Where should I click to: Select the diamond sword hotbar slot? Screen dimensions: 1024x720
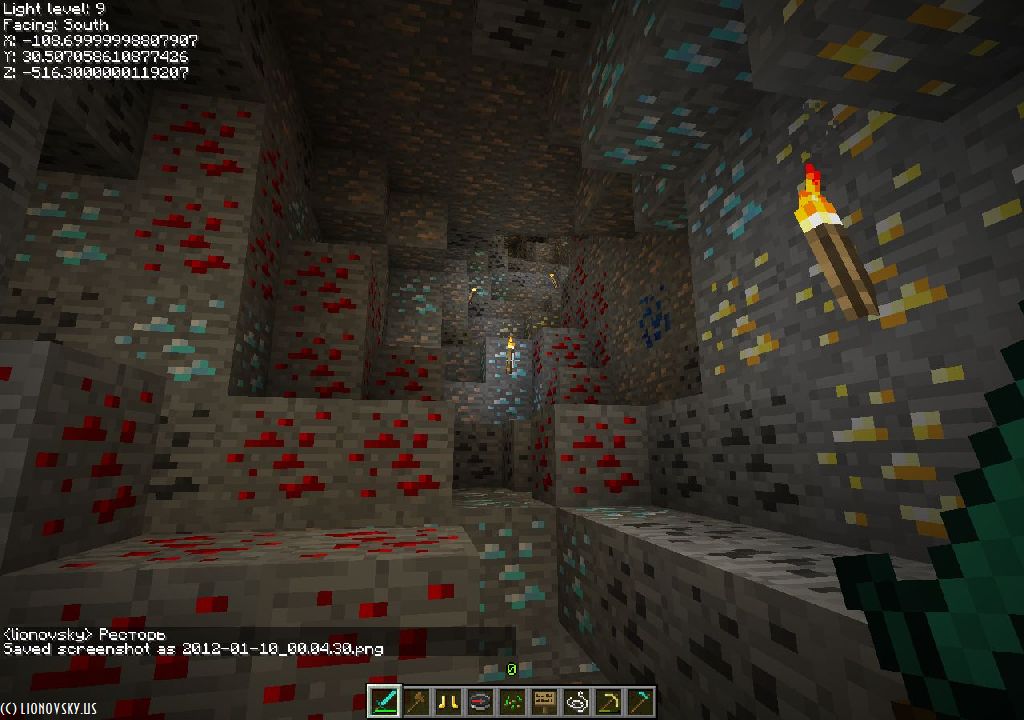click(x=385, y=702)
